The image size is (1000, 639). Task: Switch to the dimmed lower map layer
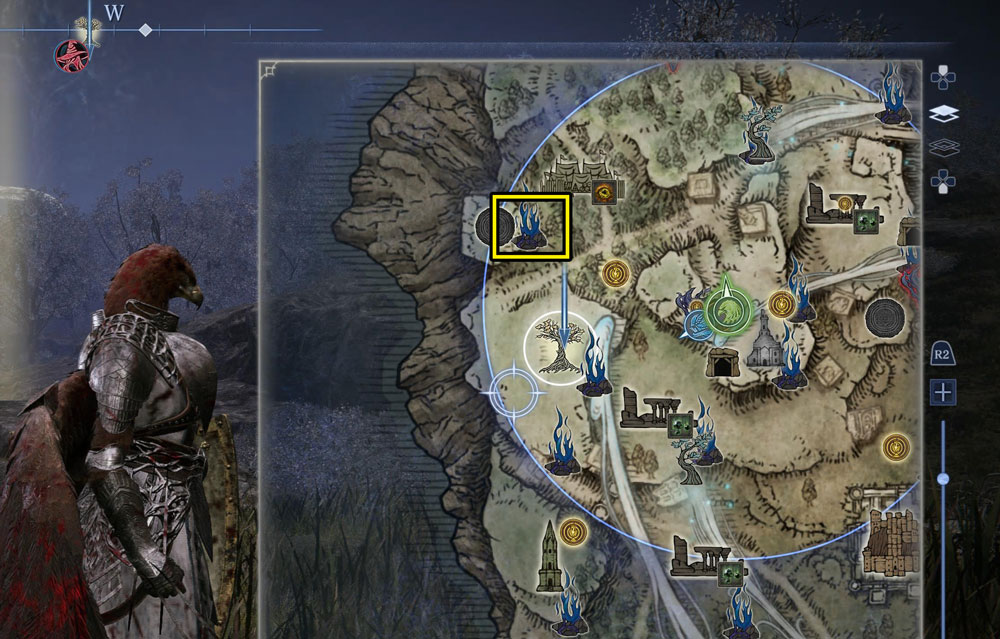point(943,147)
